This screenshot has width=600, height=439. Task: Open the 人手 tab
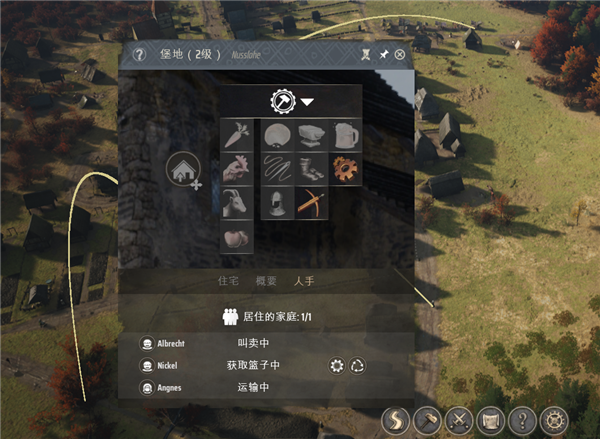click(x=303, y=281)
